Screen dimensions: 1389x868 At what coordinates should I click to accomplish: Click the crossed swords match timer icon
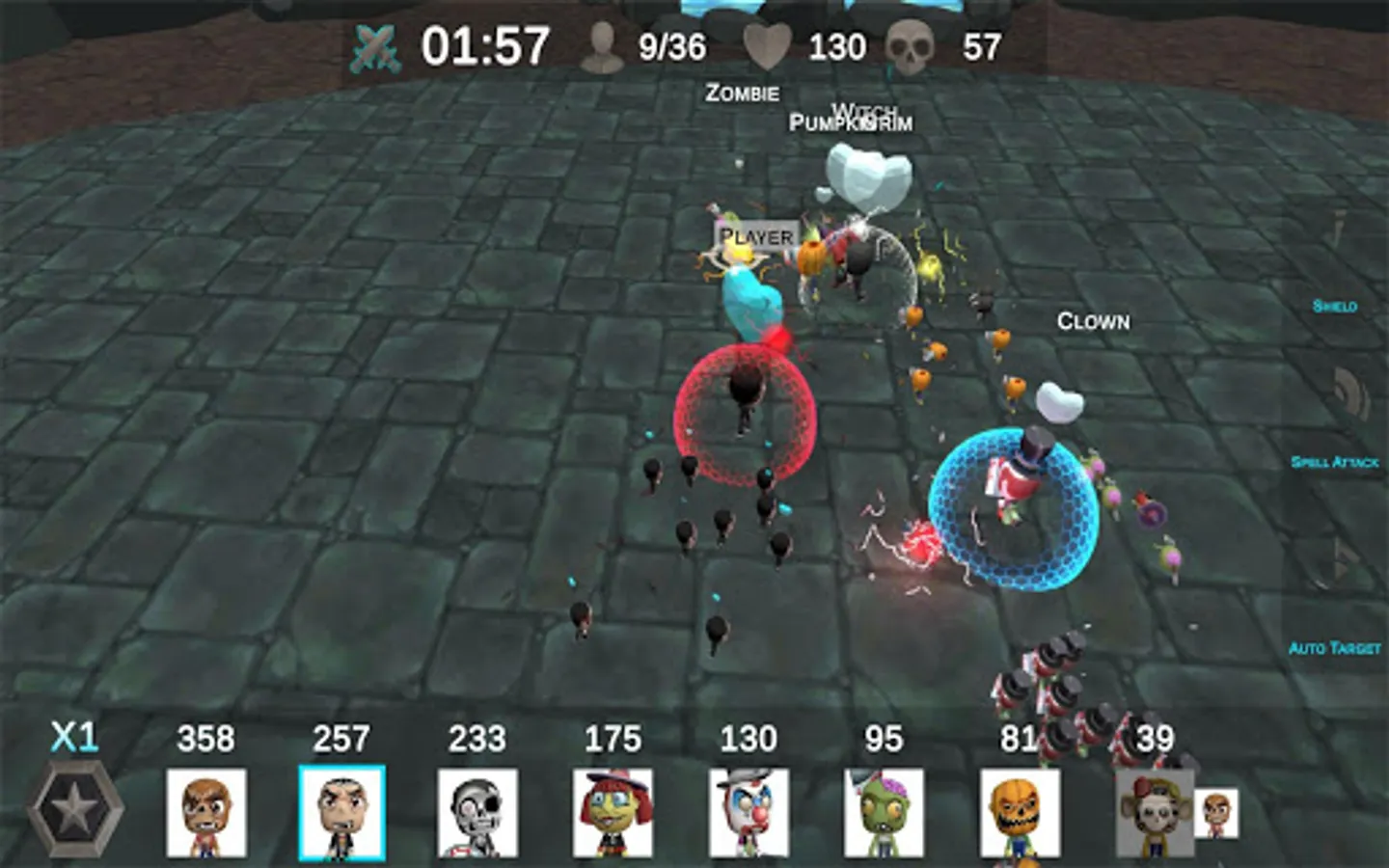(375, 45)
